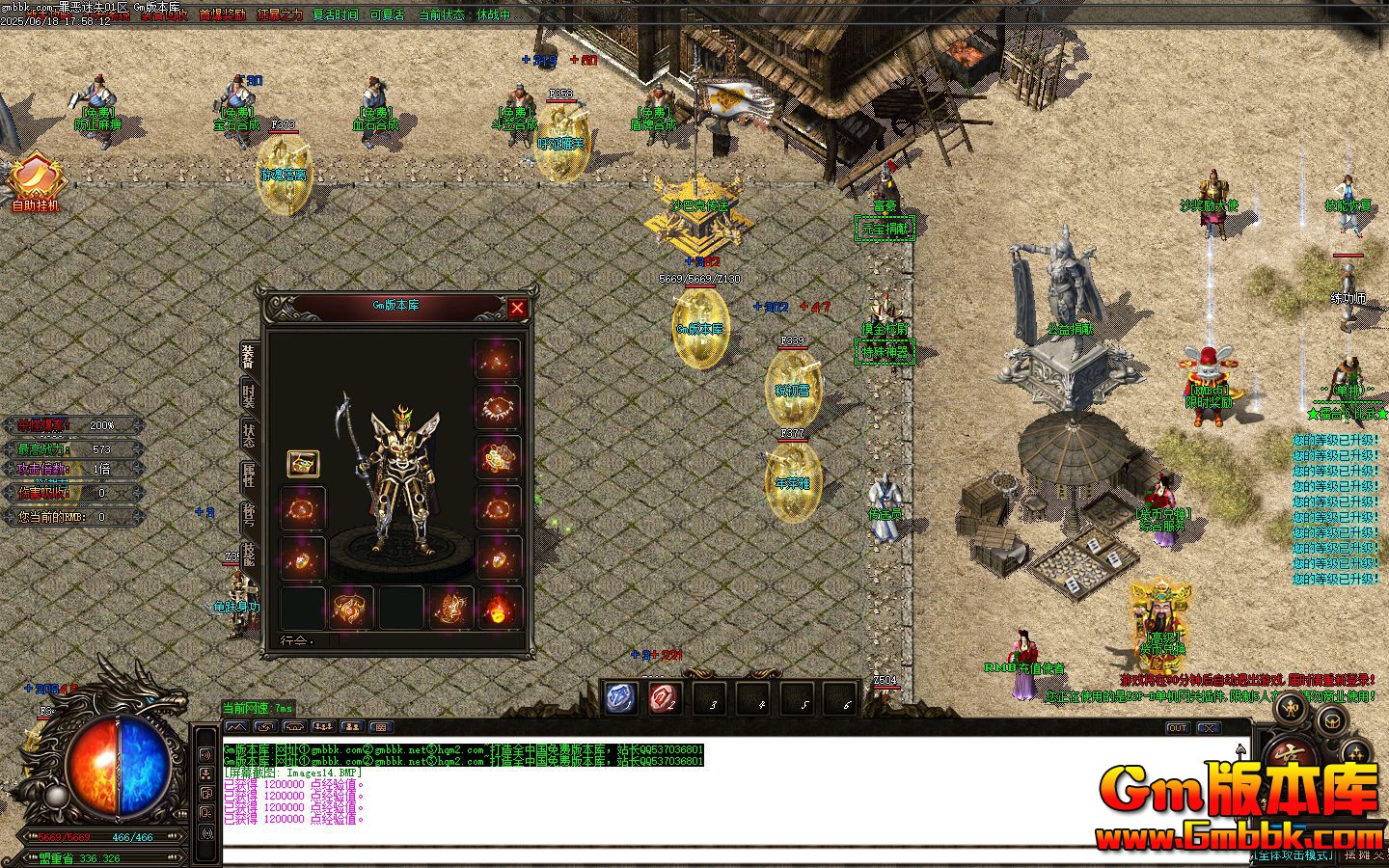Click the HP progress bar showing 5669/5669

(63, 836)
